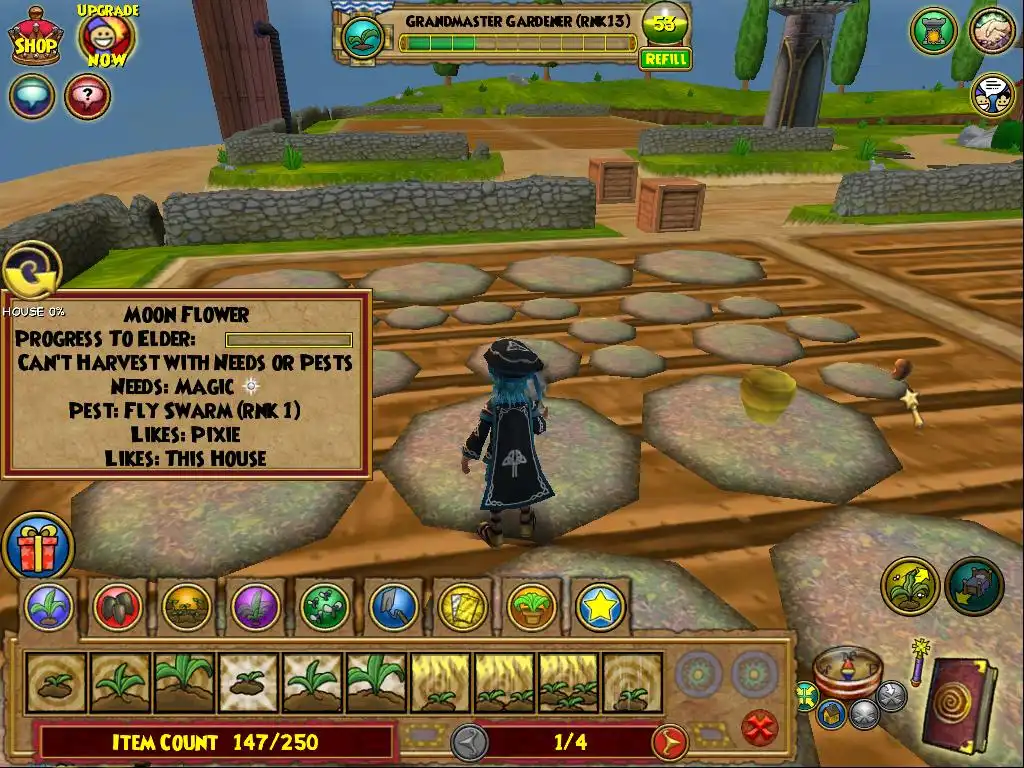Open the red question mark help button
The height and width of the screenshot is (768, 1024).
[x=87, y=97]
